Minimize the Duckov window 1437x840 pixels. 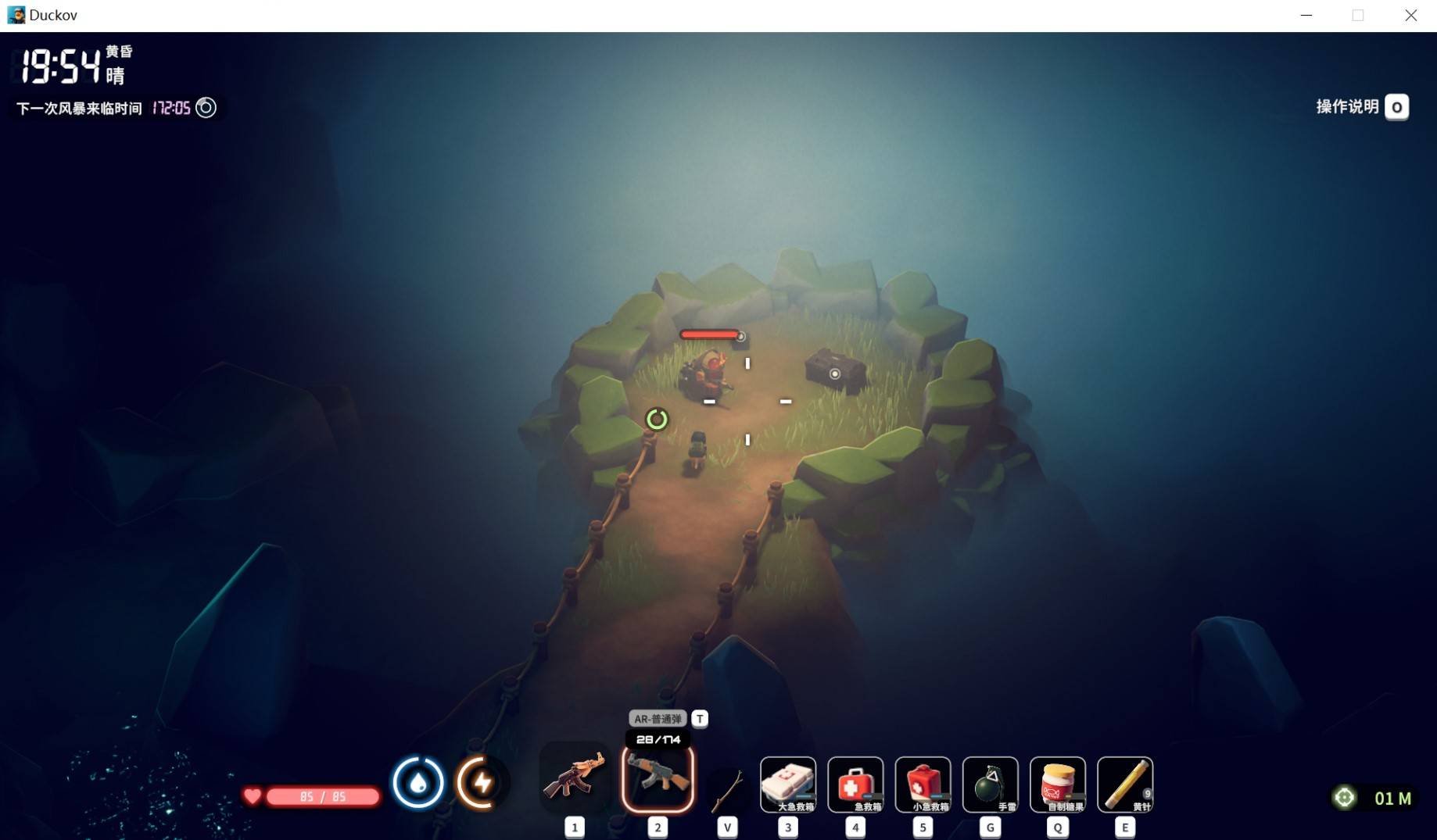(1306, 16)
